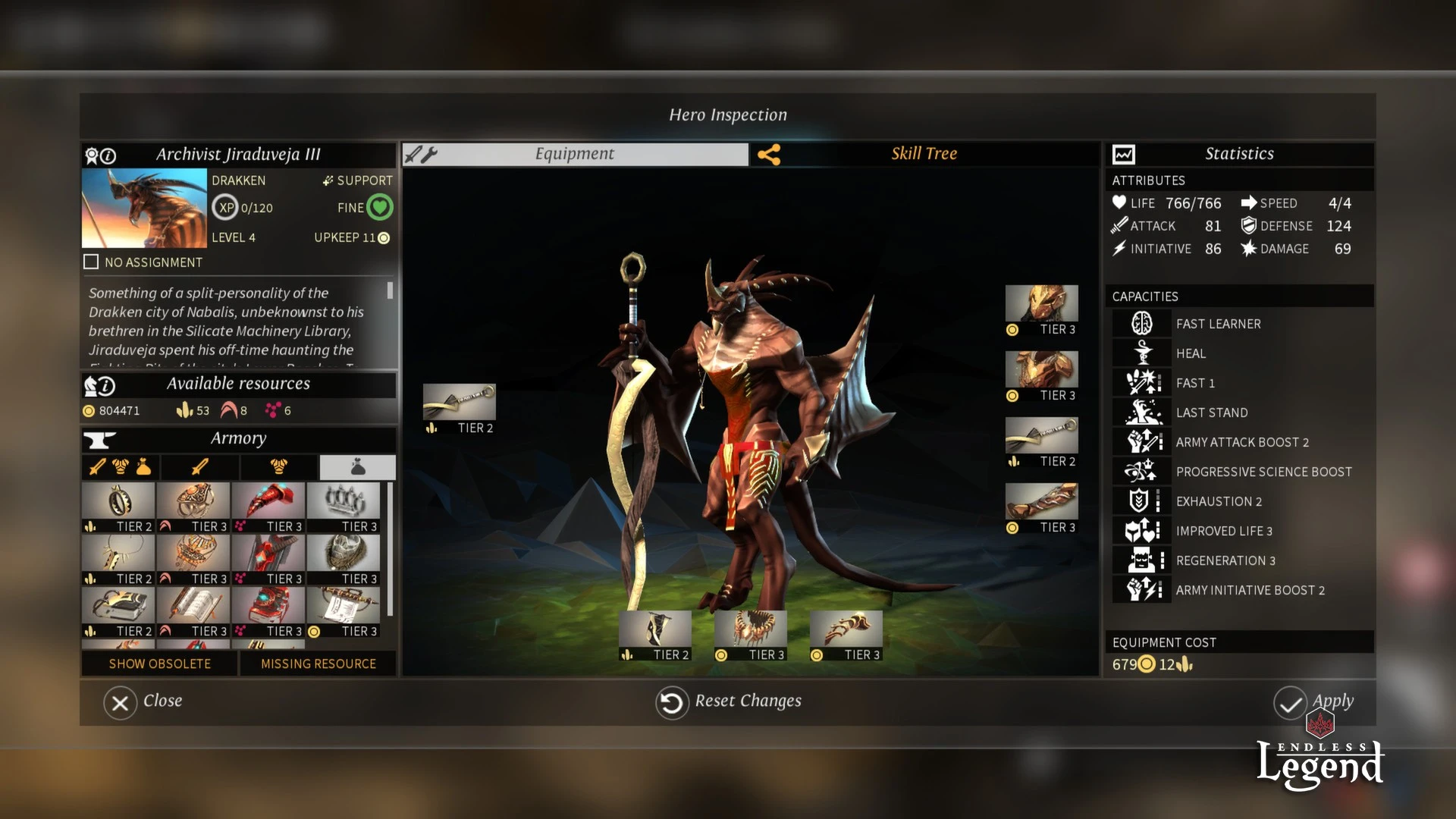Image resolution: width=1456 pixels, height=819 pixels.
Task: Select the equipped staff weapon slot on left
Action: click(x=459, y=402)
